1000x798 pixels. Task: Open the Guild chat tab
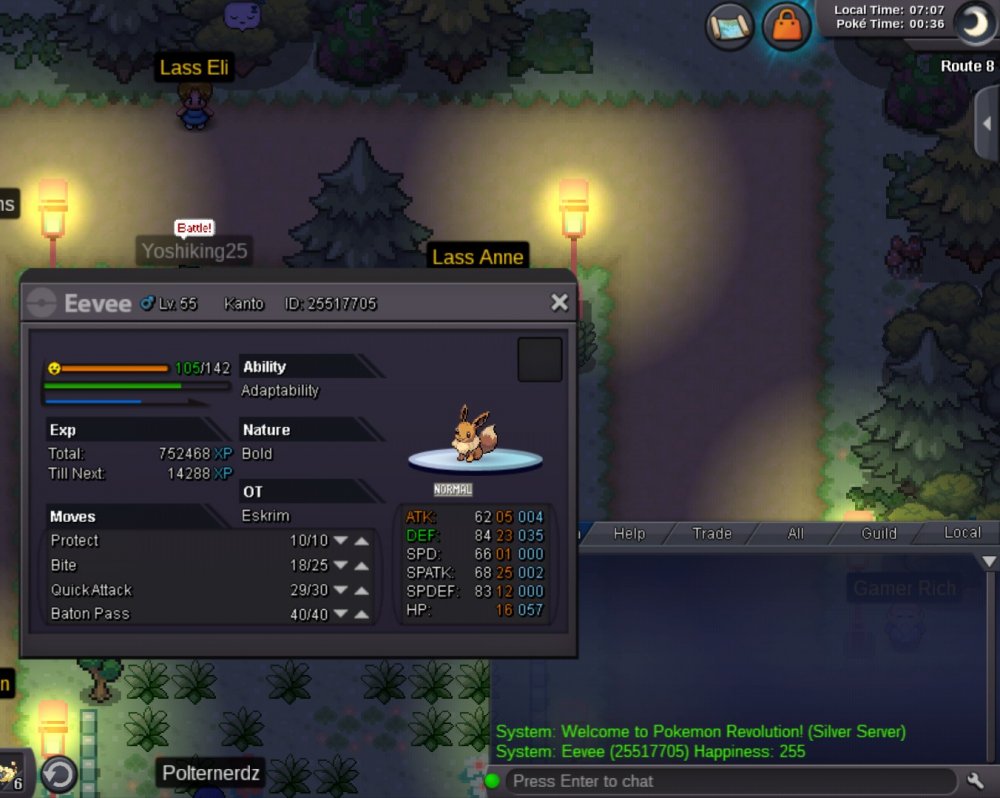tap(879, 534)
